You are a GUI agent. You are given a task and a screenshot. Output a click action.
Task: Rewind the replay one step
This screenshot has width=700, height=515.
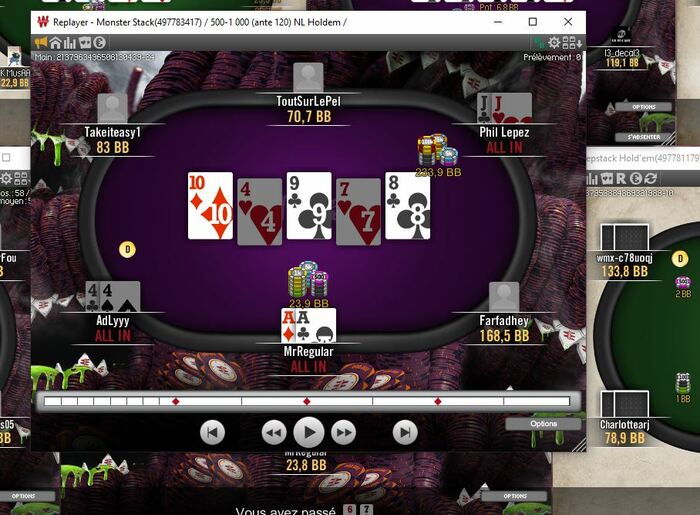coord(274,432)
